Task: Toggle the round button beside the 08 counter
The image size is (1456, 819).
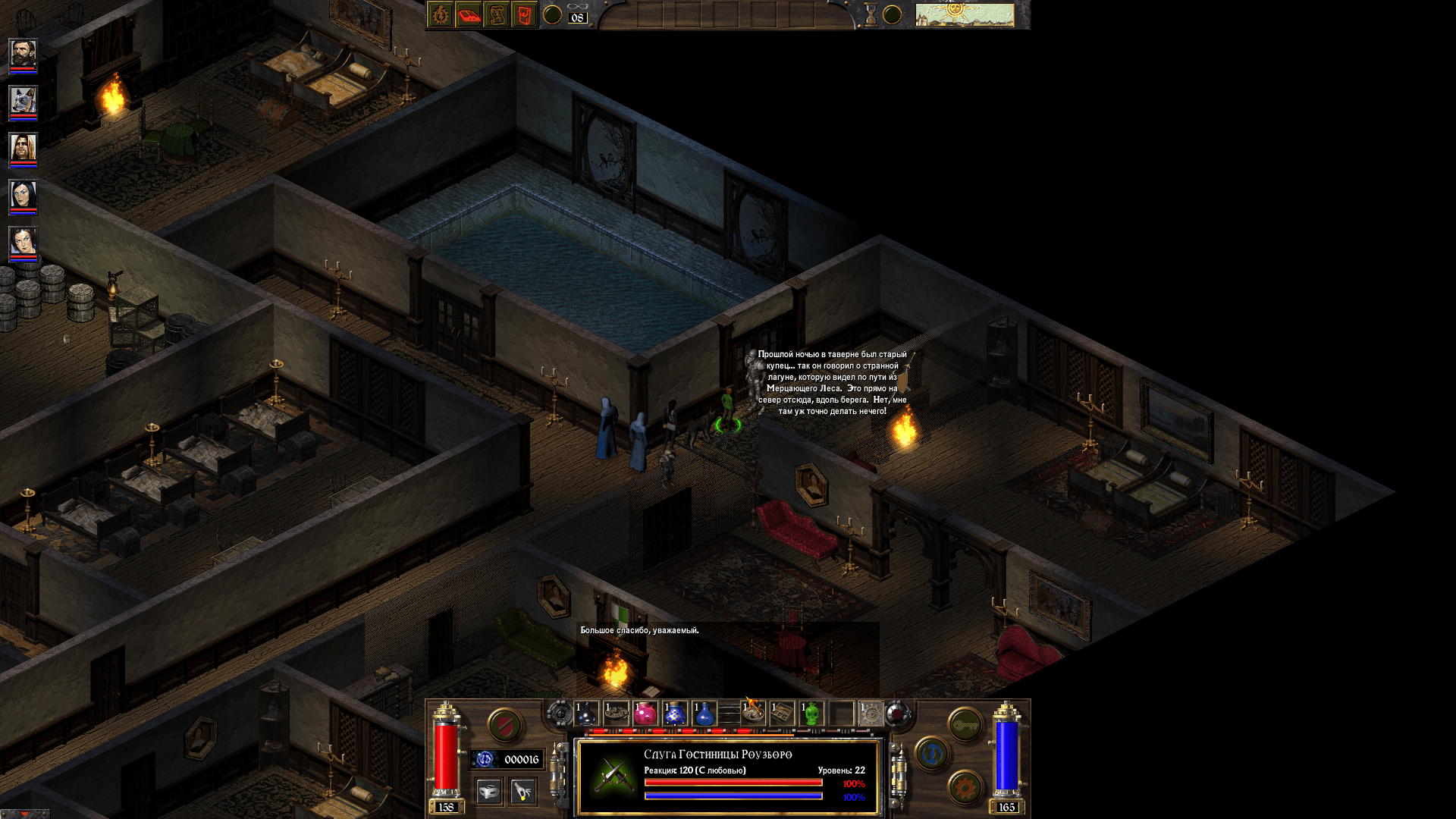Action: click(x=552, y=14)
